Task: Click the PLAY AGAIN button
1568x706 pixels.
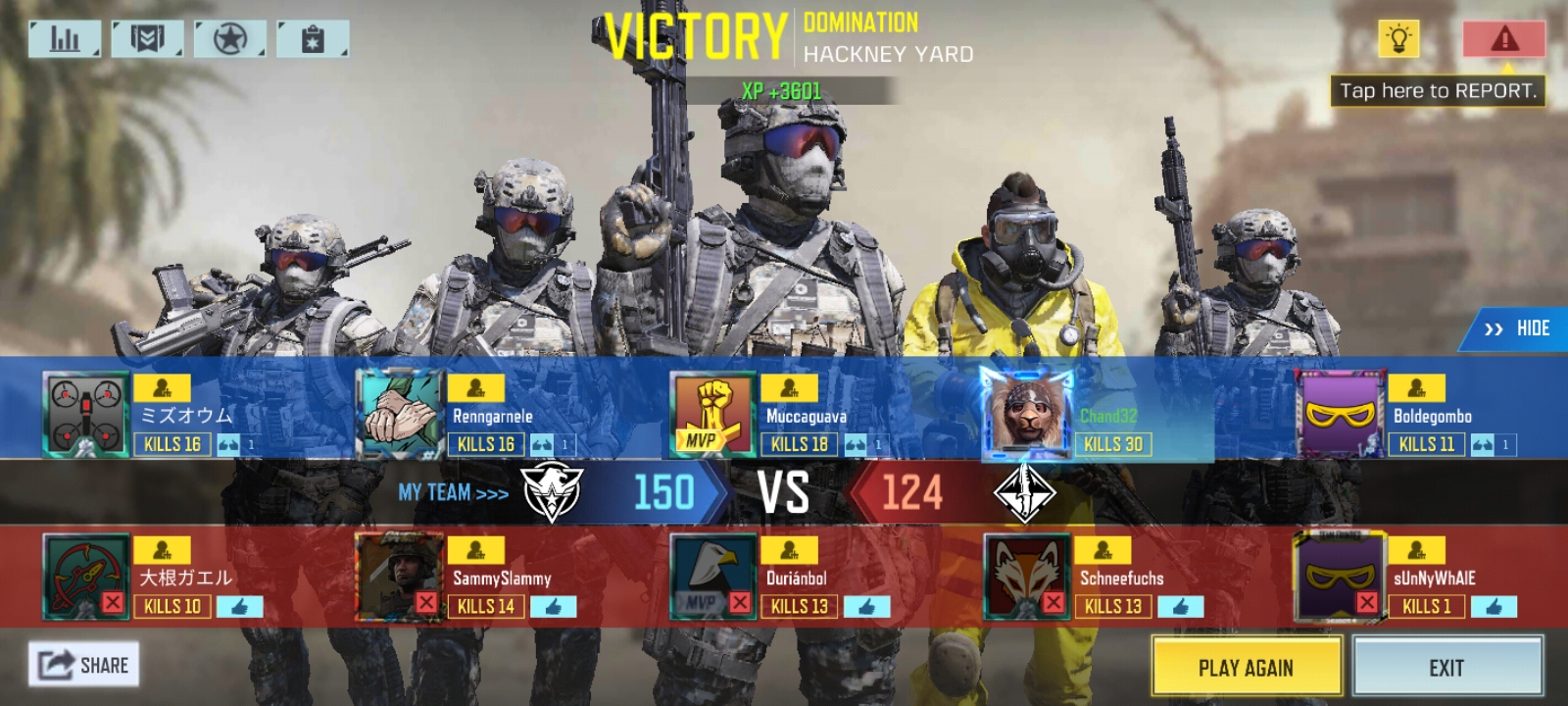Action: click(1246, 667)
